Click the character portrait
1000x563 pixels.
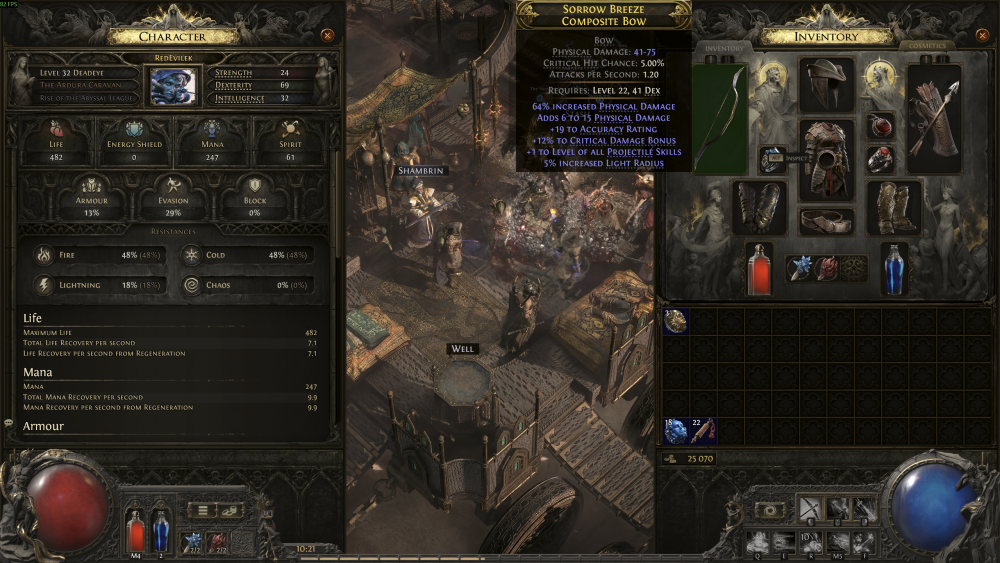[172, 85]
